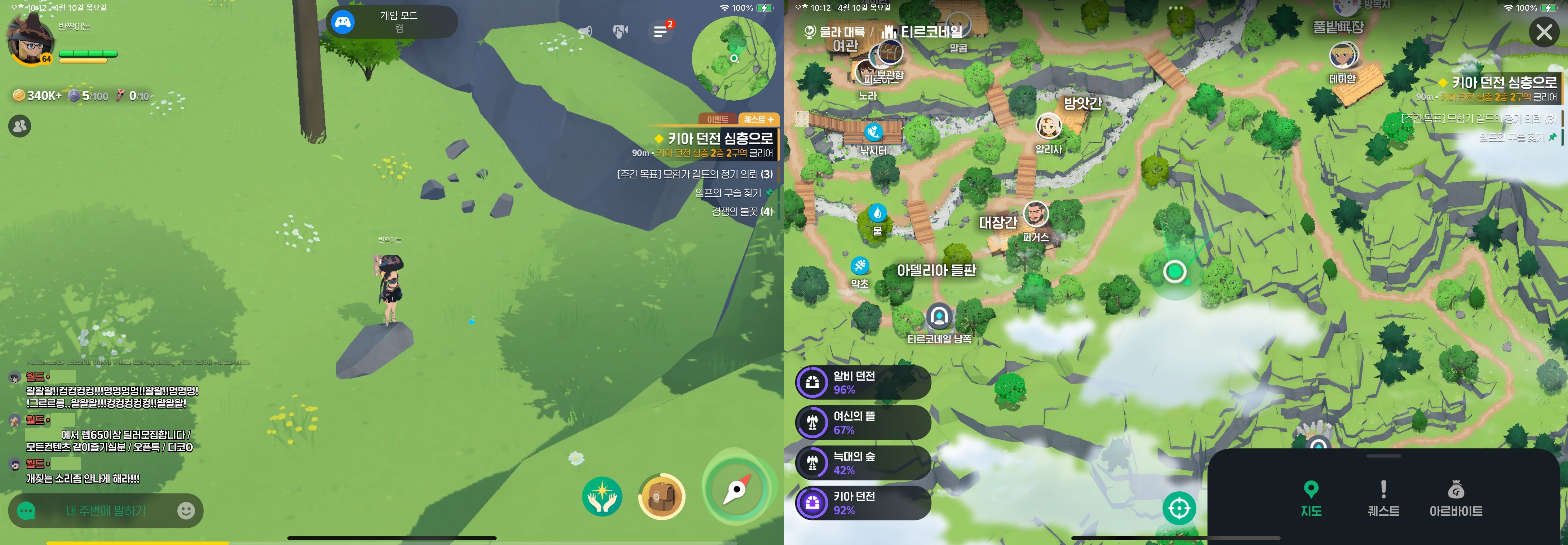Screen dimensions: 1568x545
Task: Select the 키아 던전 92% entry
Action: coord(862,503)
